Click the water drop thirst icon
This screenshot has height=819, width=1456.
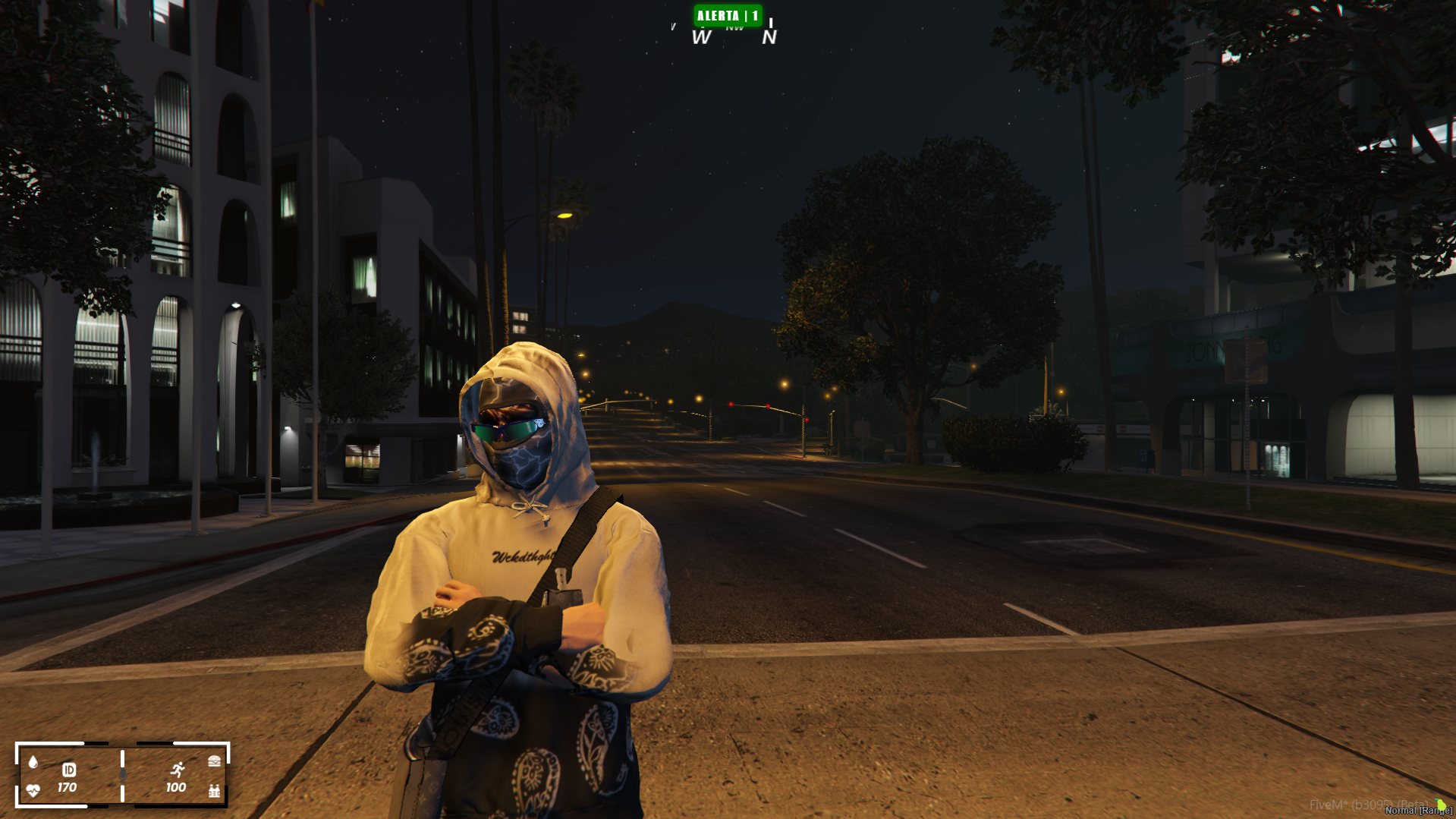pyautogui.click(x=33, y=762)
